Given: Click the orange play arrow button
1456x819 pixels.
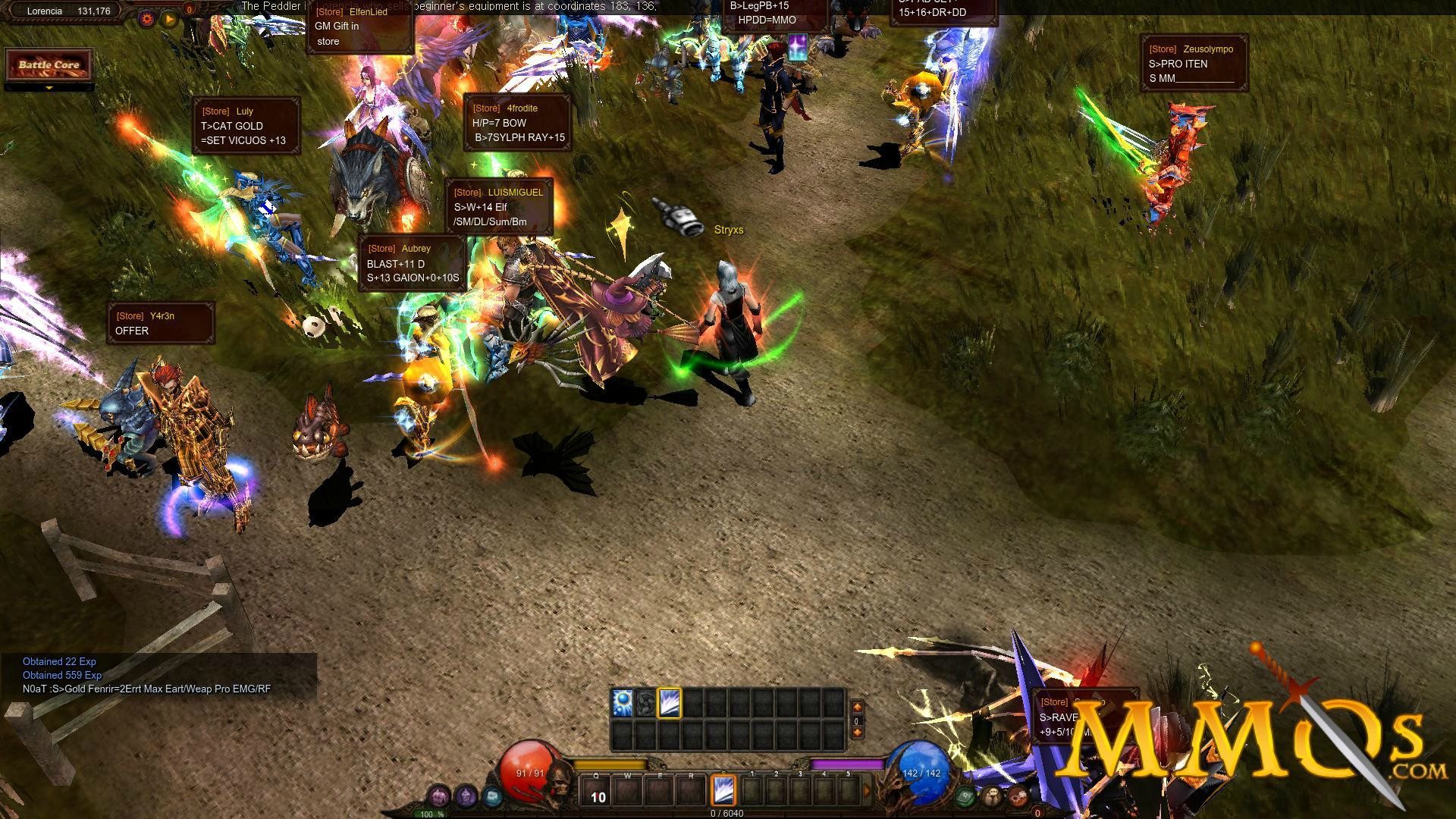Looking at the screenshot, I should [168, 18].
